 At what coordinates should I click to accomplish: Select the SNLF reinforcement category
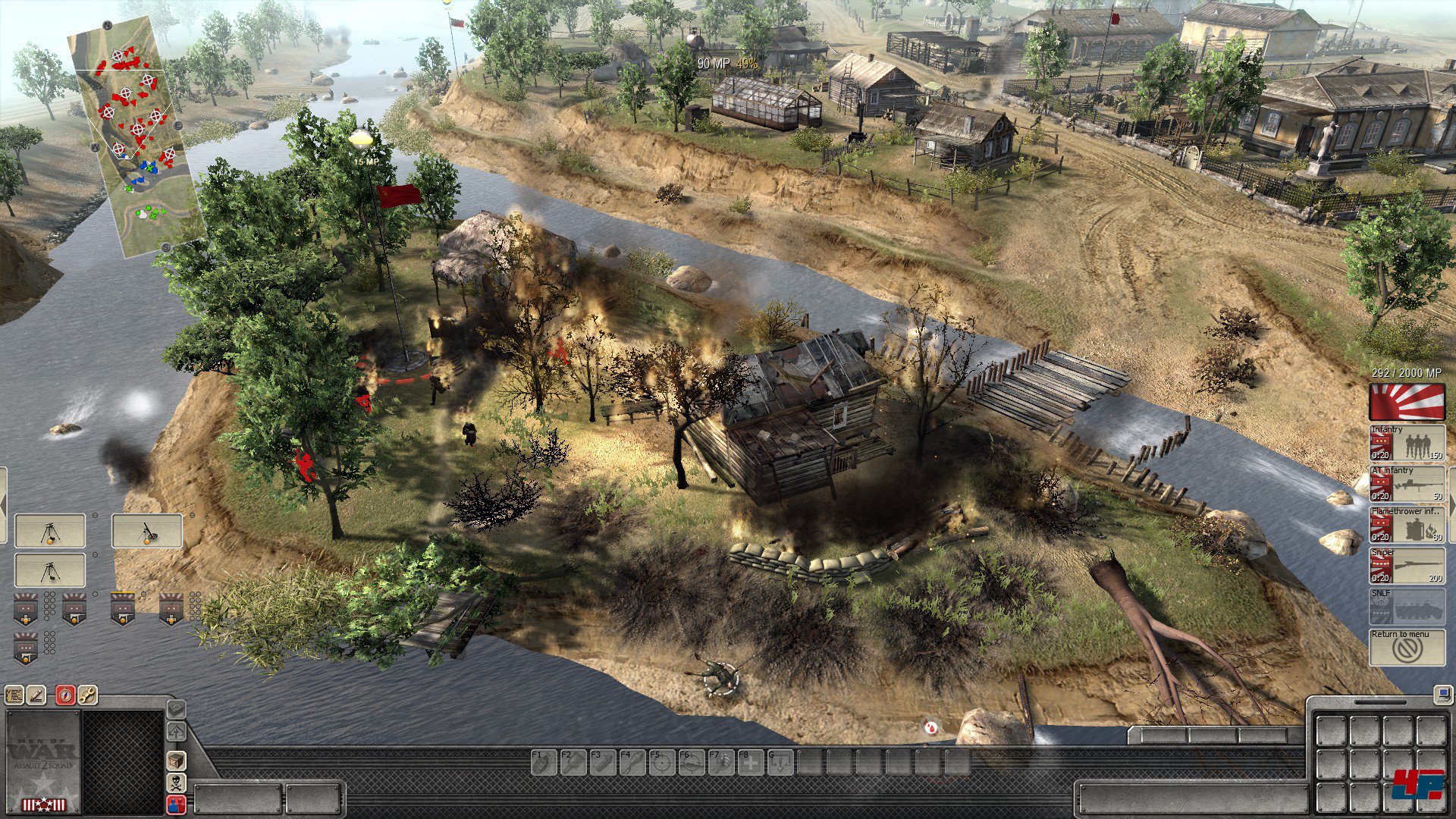(1407, 607)
